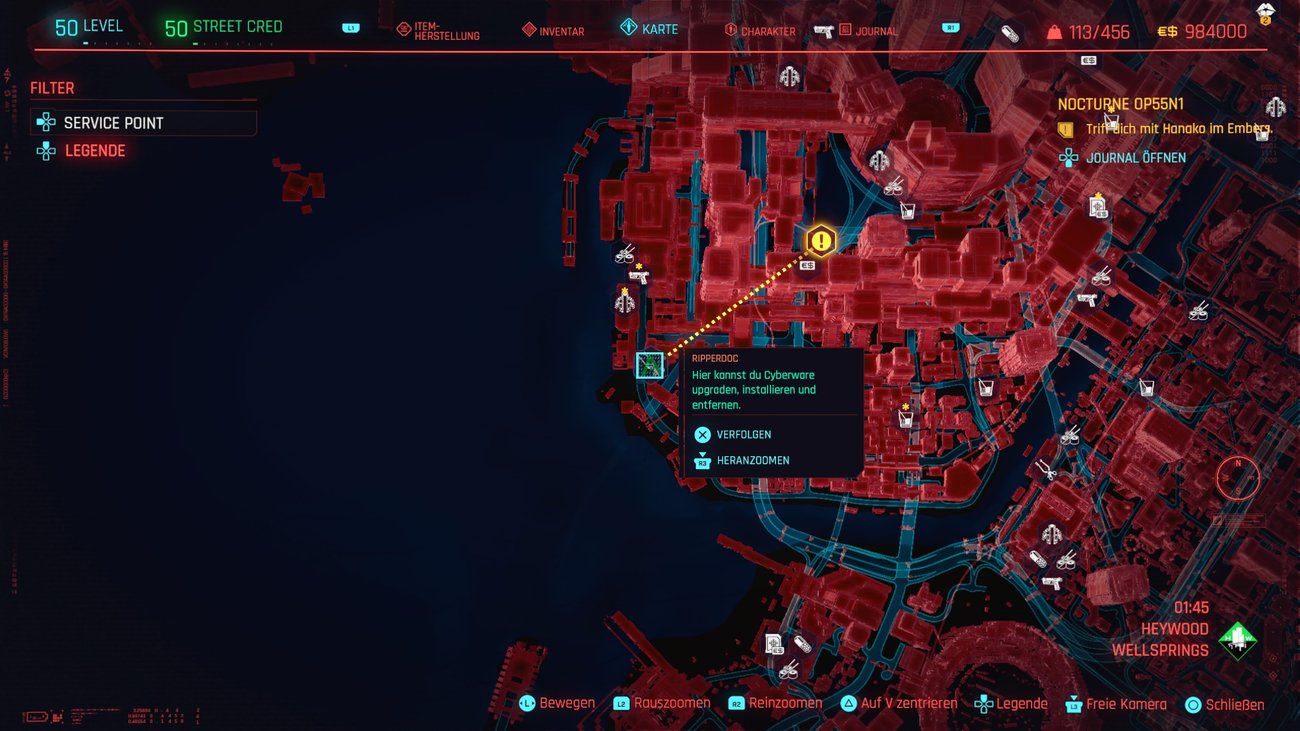Screen dimensions: 1300x731
Task: Center the map with Auf V zentrieren
Action: click(908, 704)
